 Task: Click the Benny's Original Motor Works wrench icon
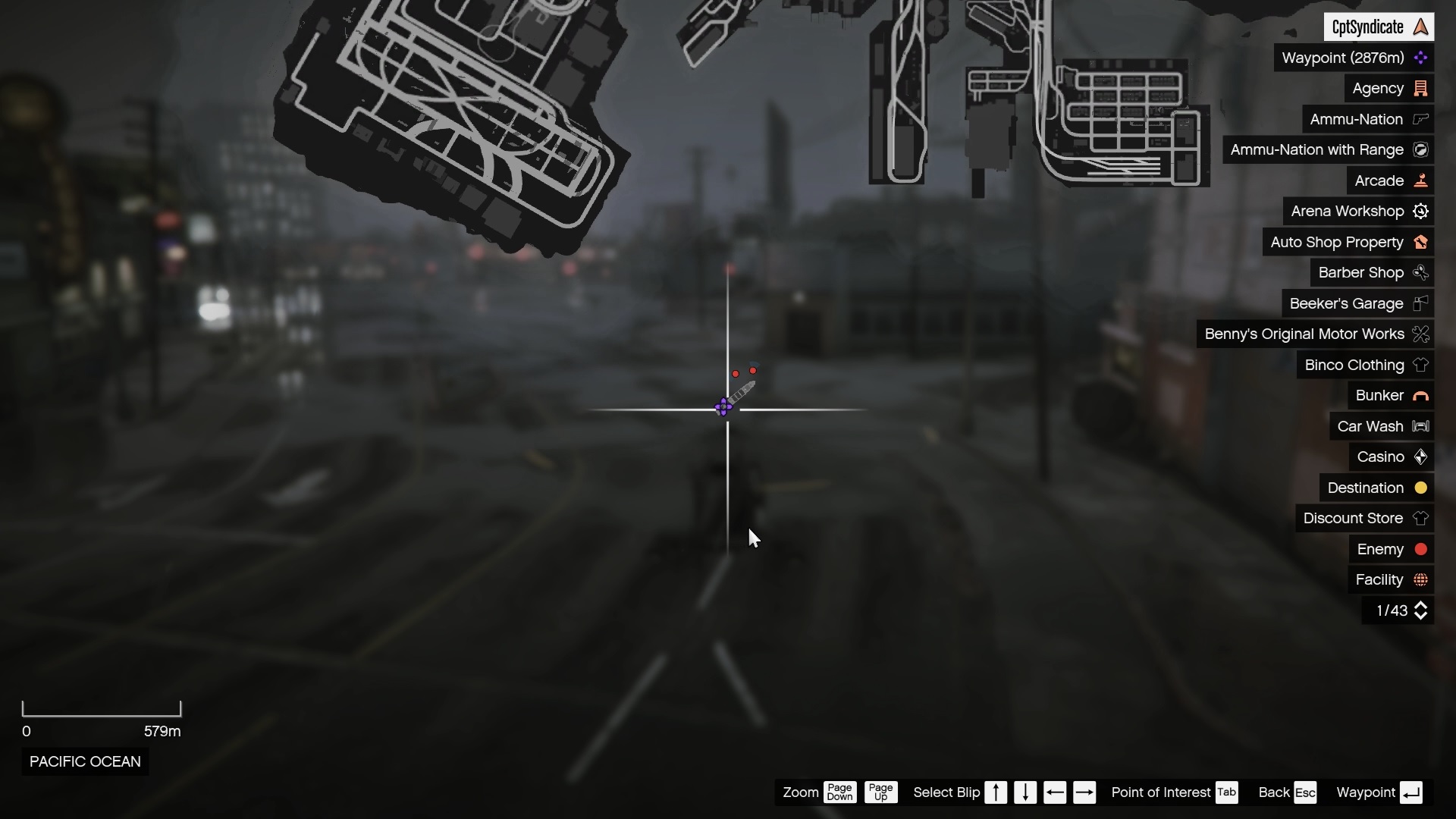tap(1421, 334)
